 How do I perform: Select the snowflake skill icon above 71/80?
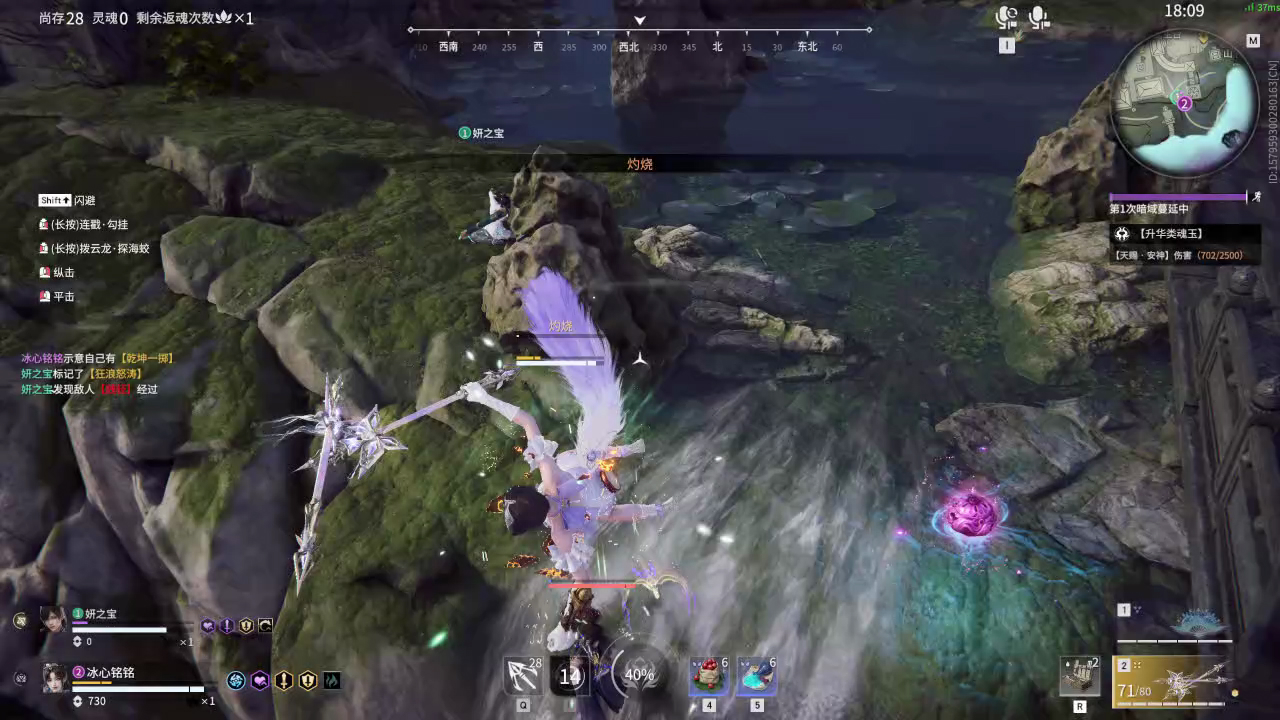tap(1179, 682)
